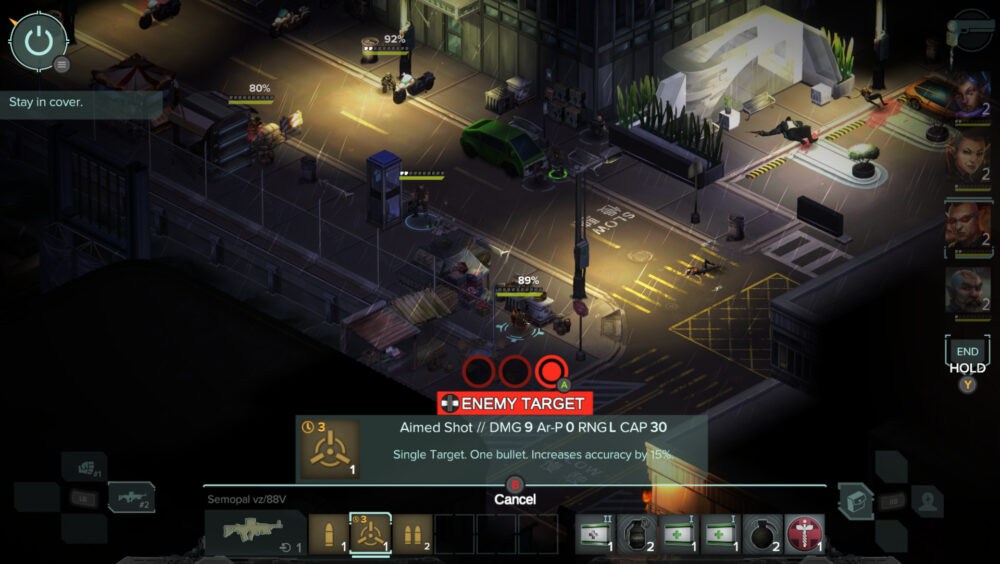Select the red-skinned character's portrait
This screenshot has height=564, width=1000.
968,226
